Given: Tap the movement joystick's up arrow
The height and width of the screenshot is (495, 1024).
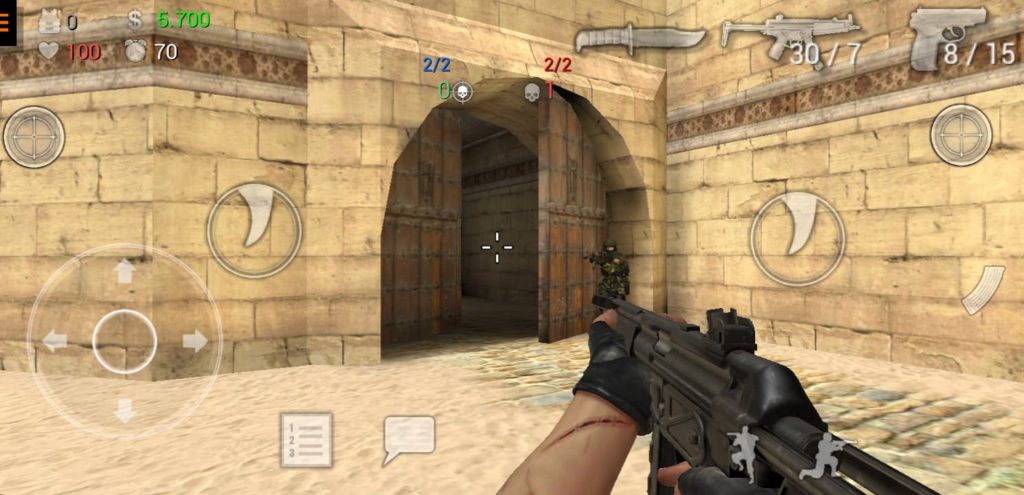Looking at the screenshot, I should 125,272.
